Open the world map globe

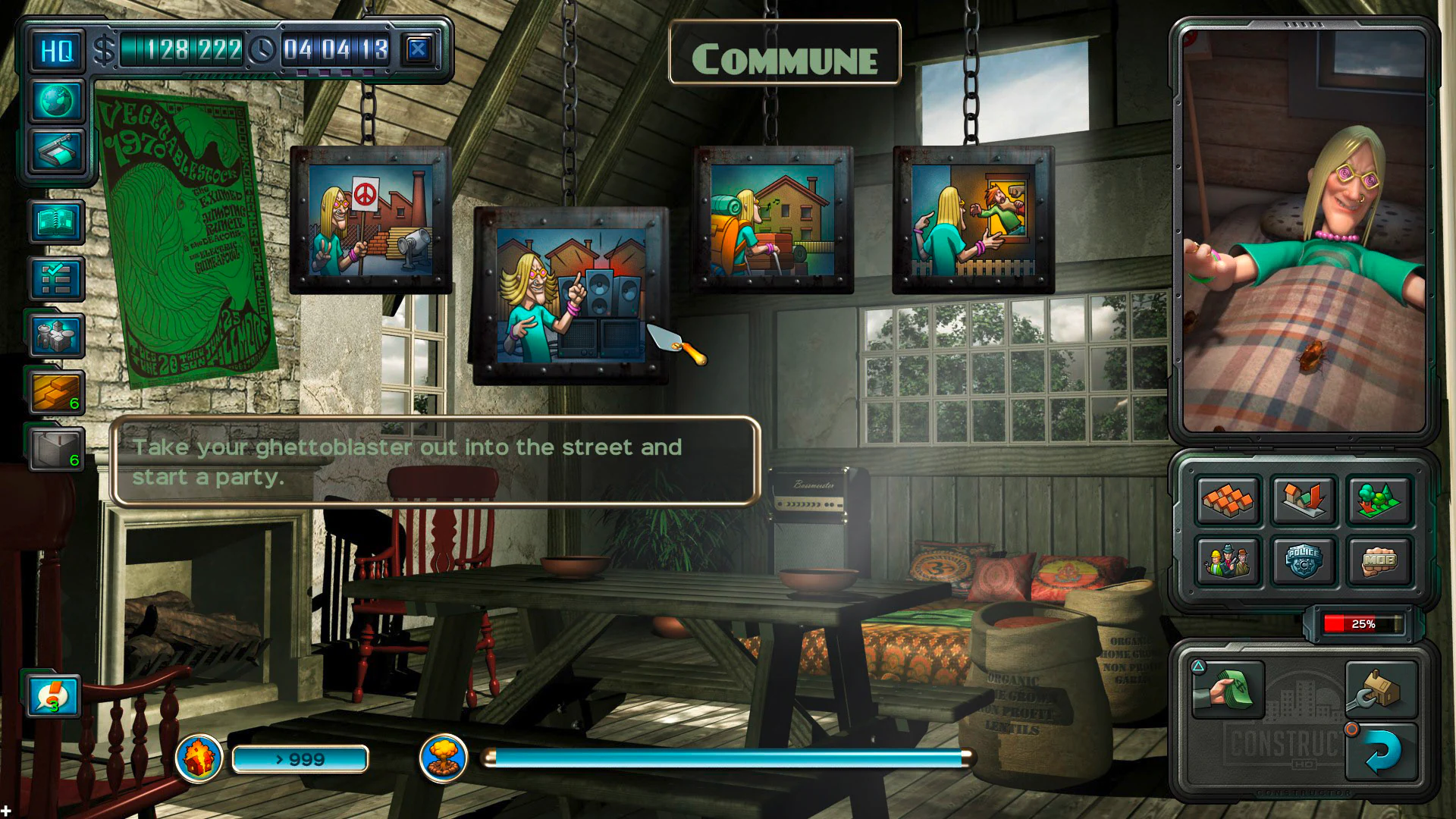point(55,99)
